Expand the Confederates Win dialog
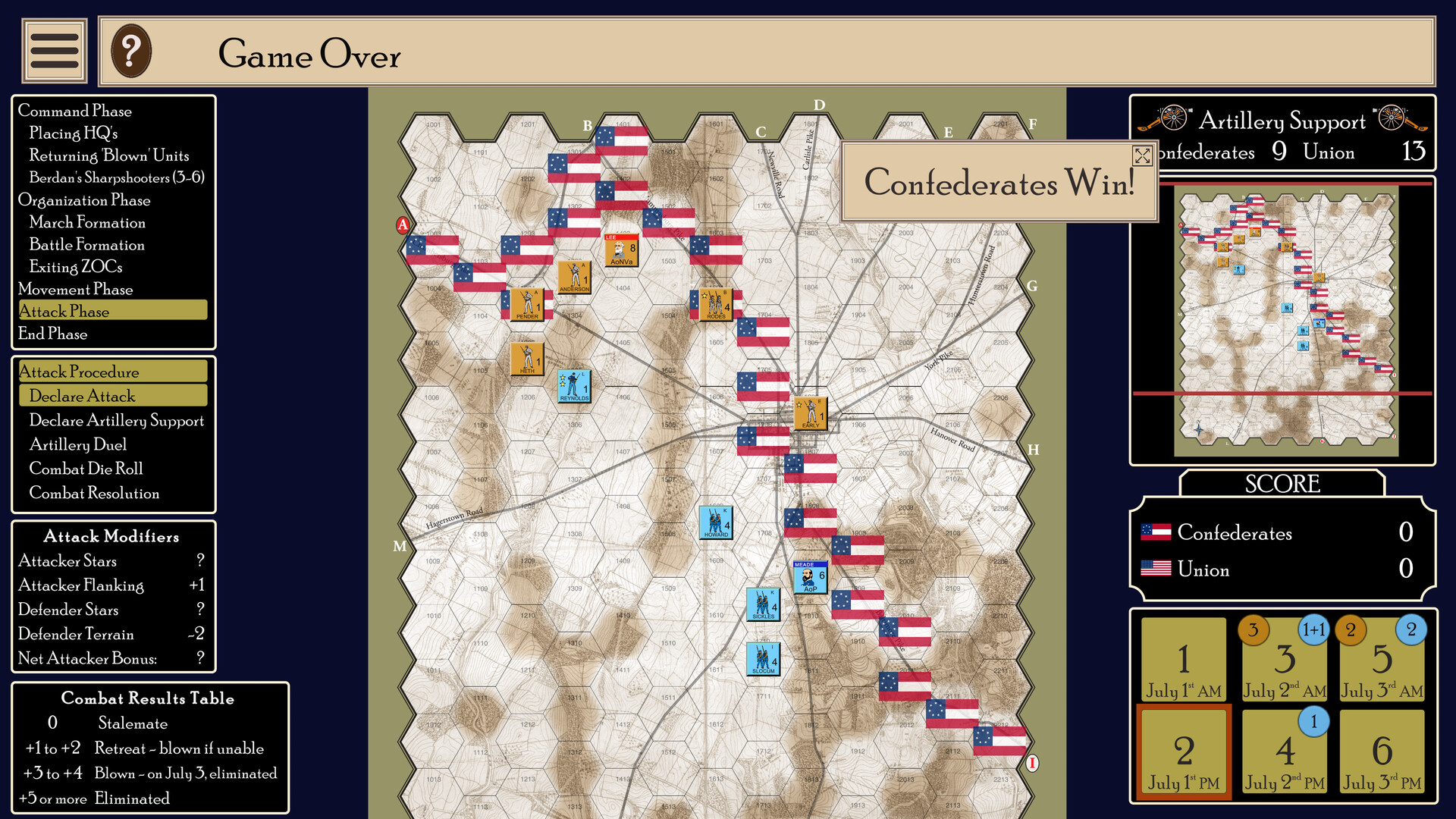 1142,156
